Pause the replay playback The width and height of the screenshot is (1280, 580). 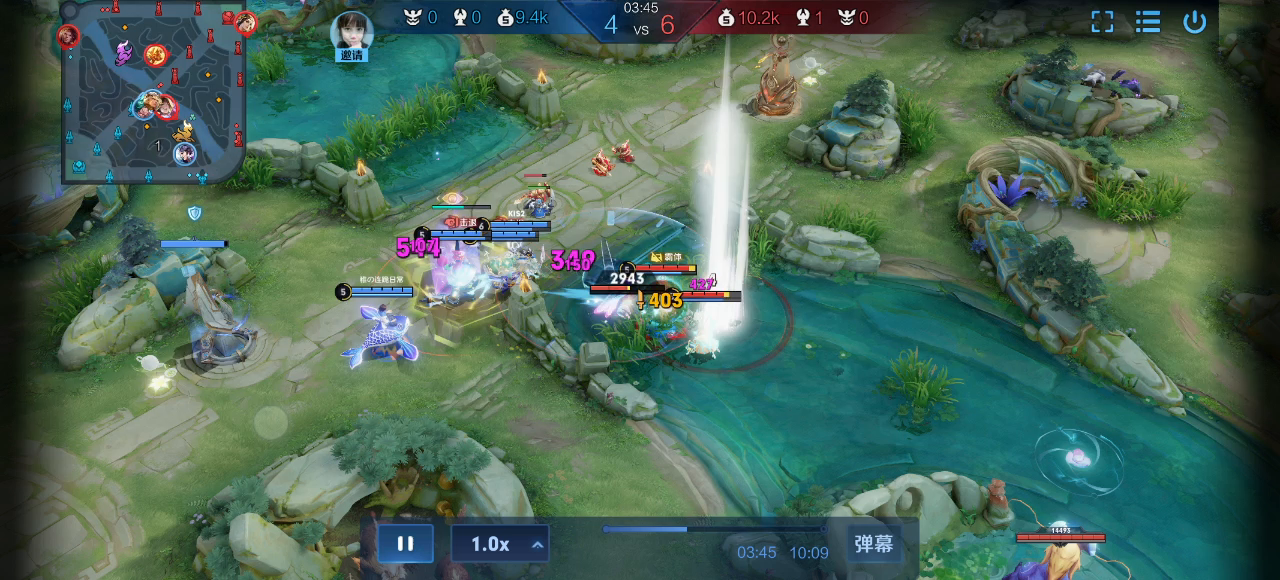[405, 544]
